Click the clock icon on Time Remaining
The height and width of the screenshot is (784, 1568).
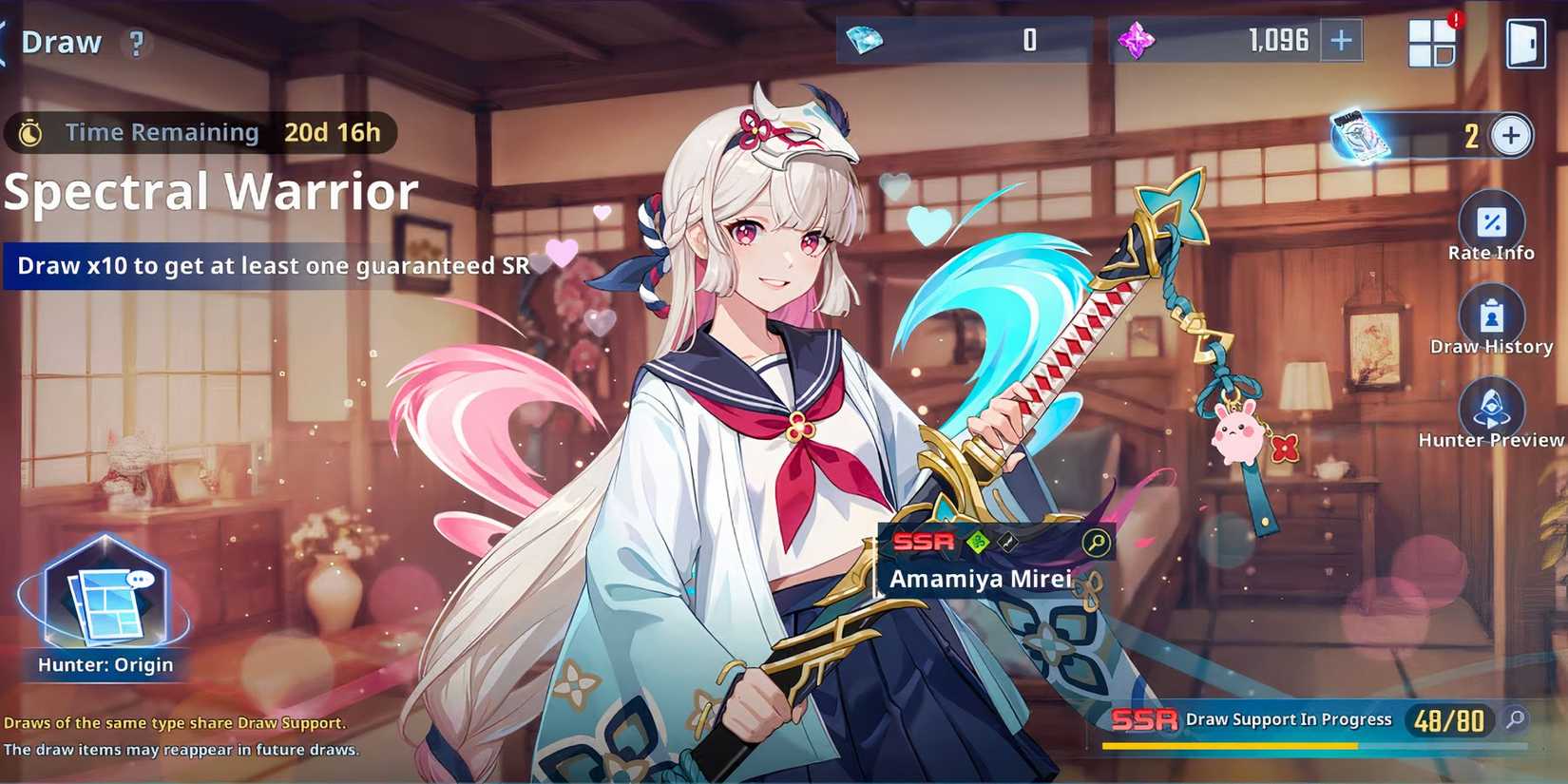(29, 132)
